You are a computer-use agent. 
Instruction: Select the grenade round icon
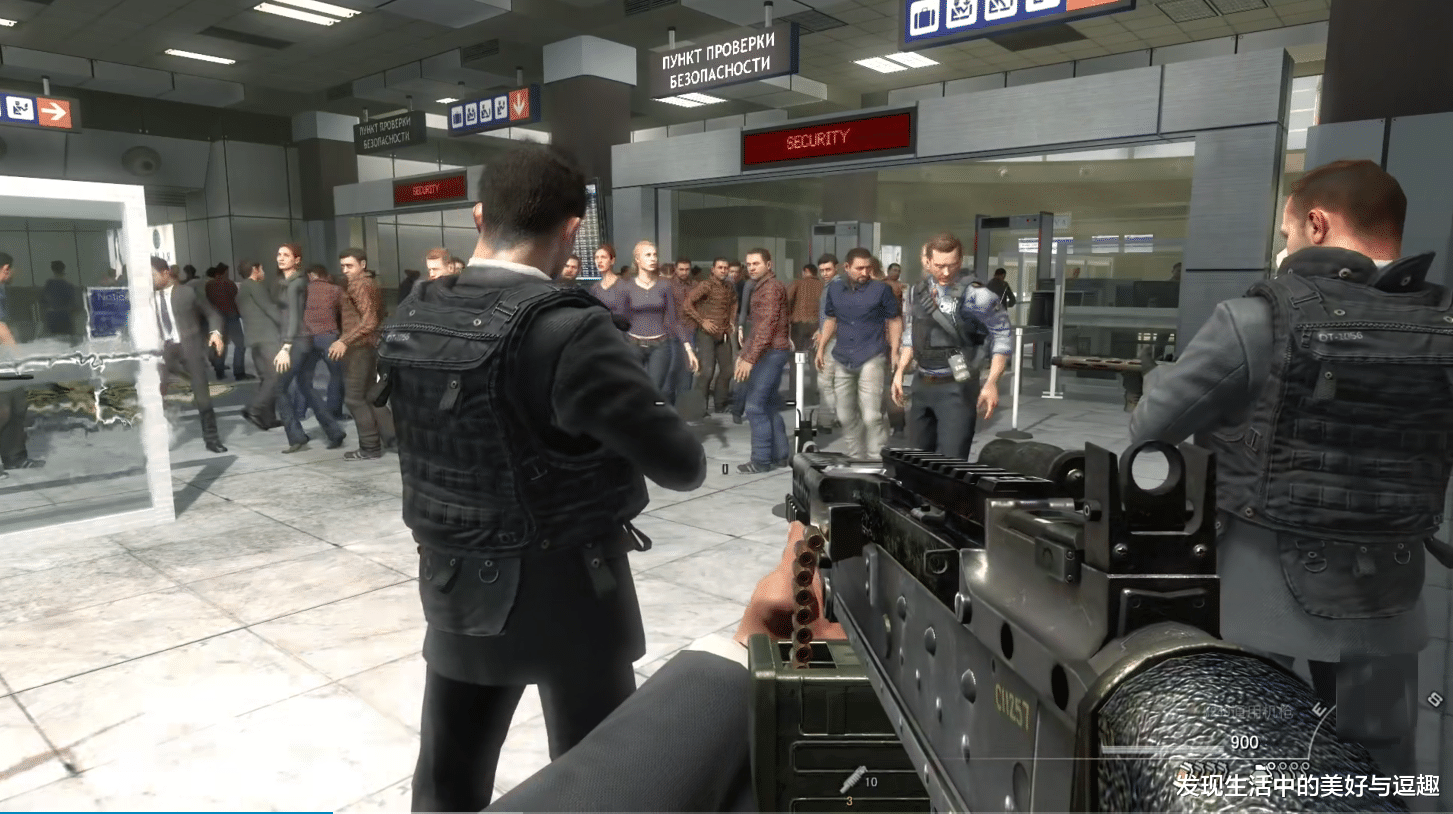tap(852, 778)
